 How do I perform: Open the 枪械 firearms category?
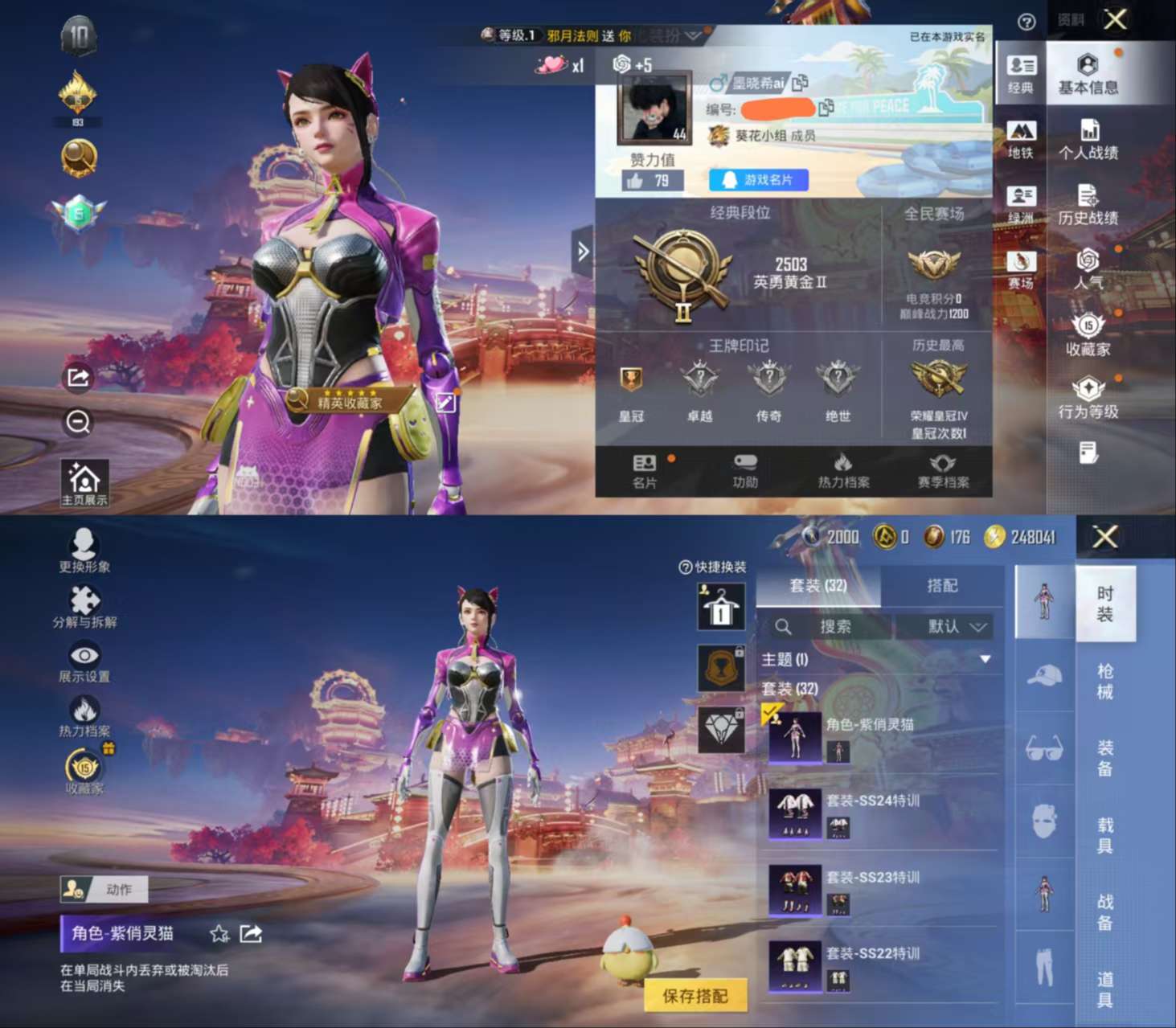click(1105, 681)
